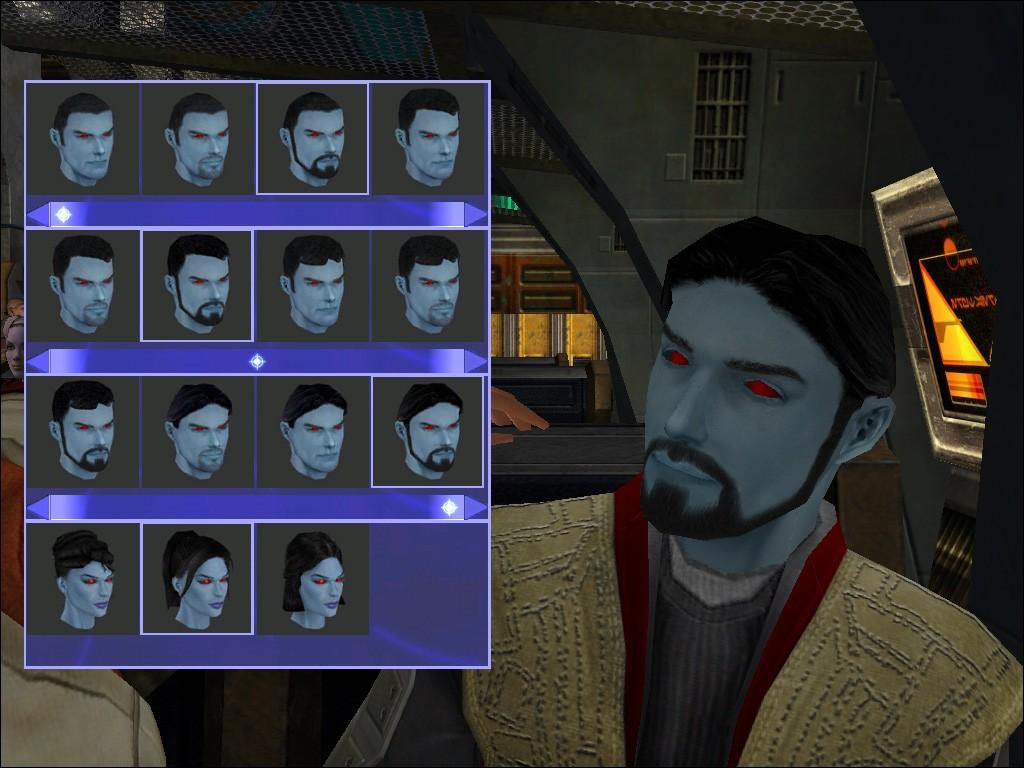Pick slicked-back hair male head with light goatee
This screenshot has height=768, width=1024.
point(197,432)
